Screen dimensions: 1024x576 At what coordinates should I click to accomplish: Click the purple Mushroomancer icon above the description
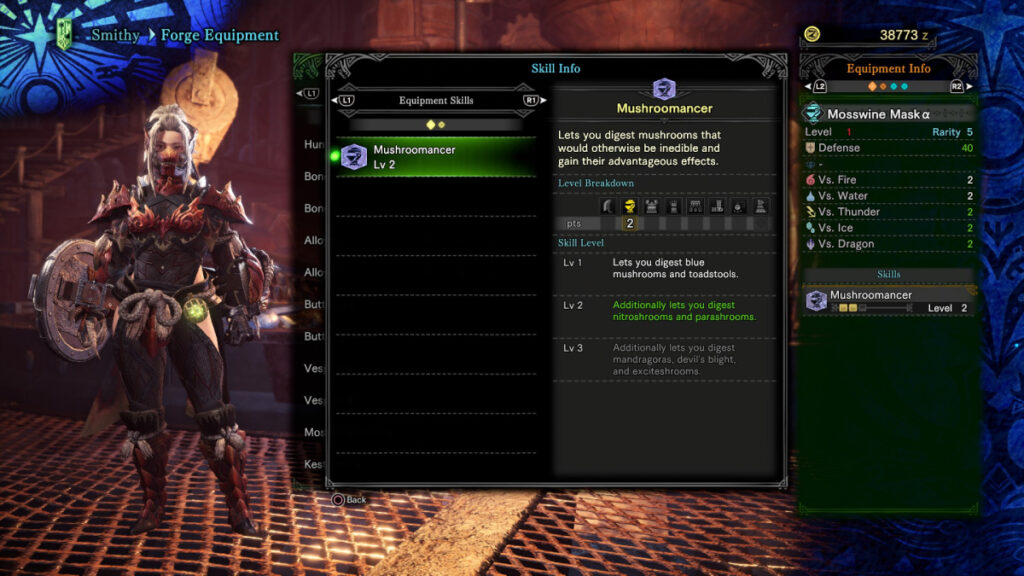tap(664, 89)
